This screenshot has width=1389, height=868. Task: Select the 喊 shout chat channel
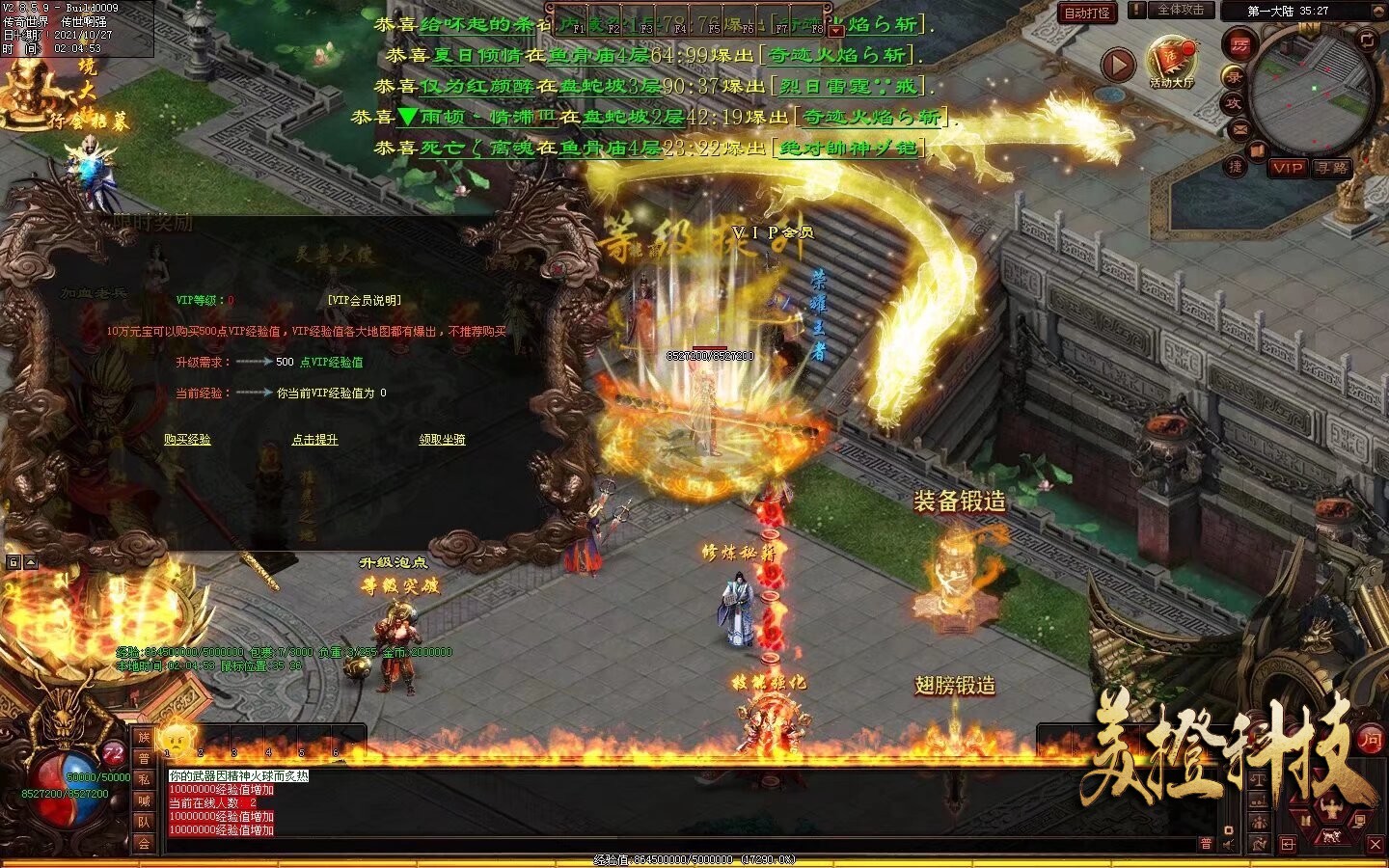click(144, 800)
